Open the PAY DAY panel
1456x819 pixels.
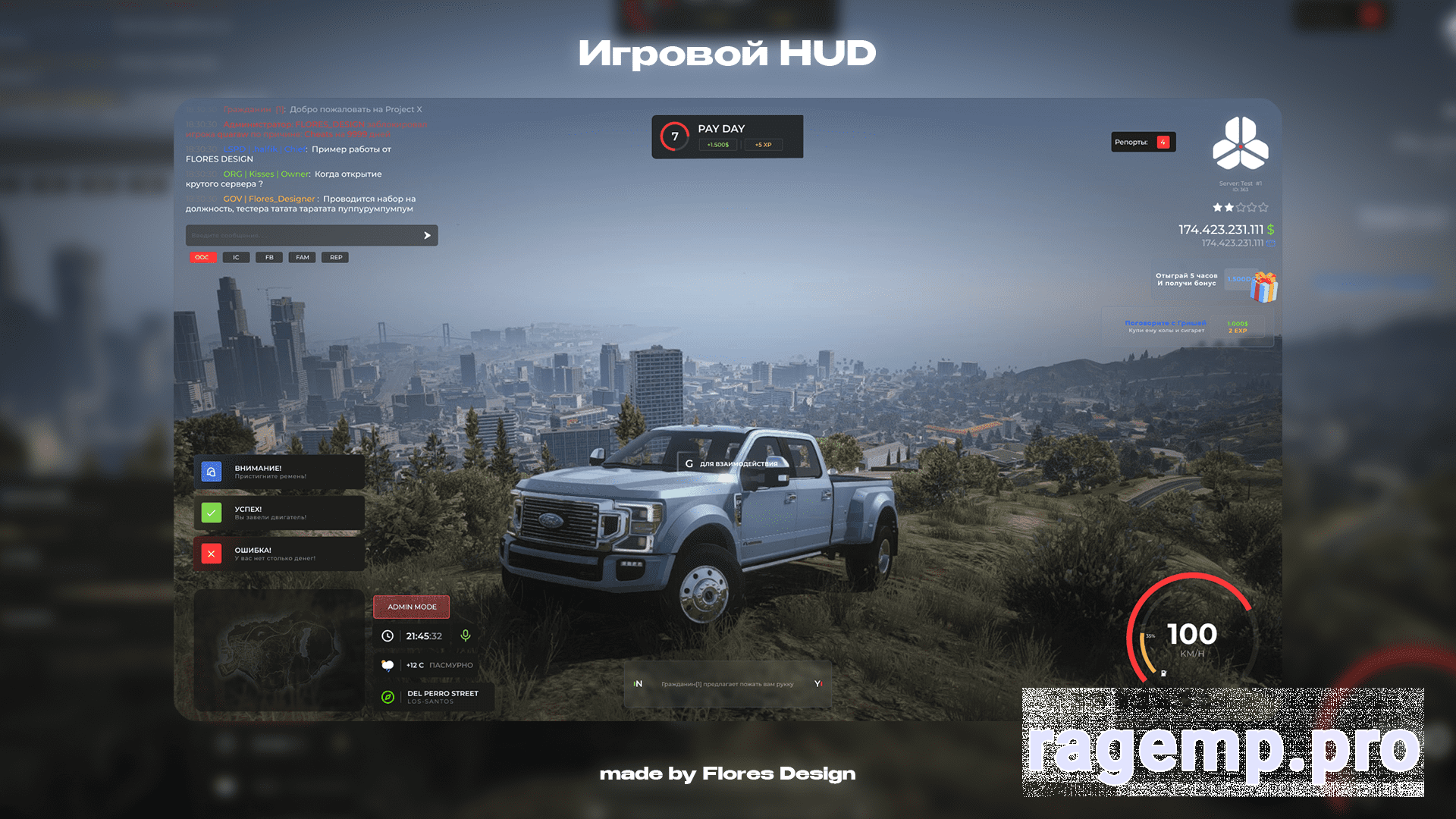coord(726,136)
